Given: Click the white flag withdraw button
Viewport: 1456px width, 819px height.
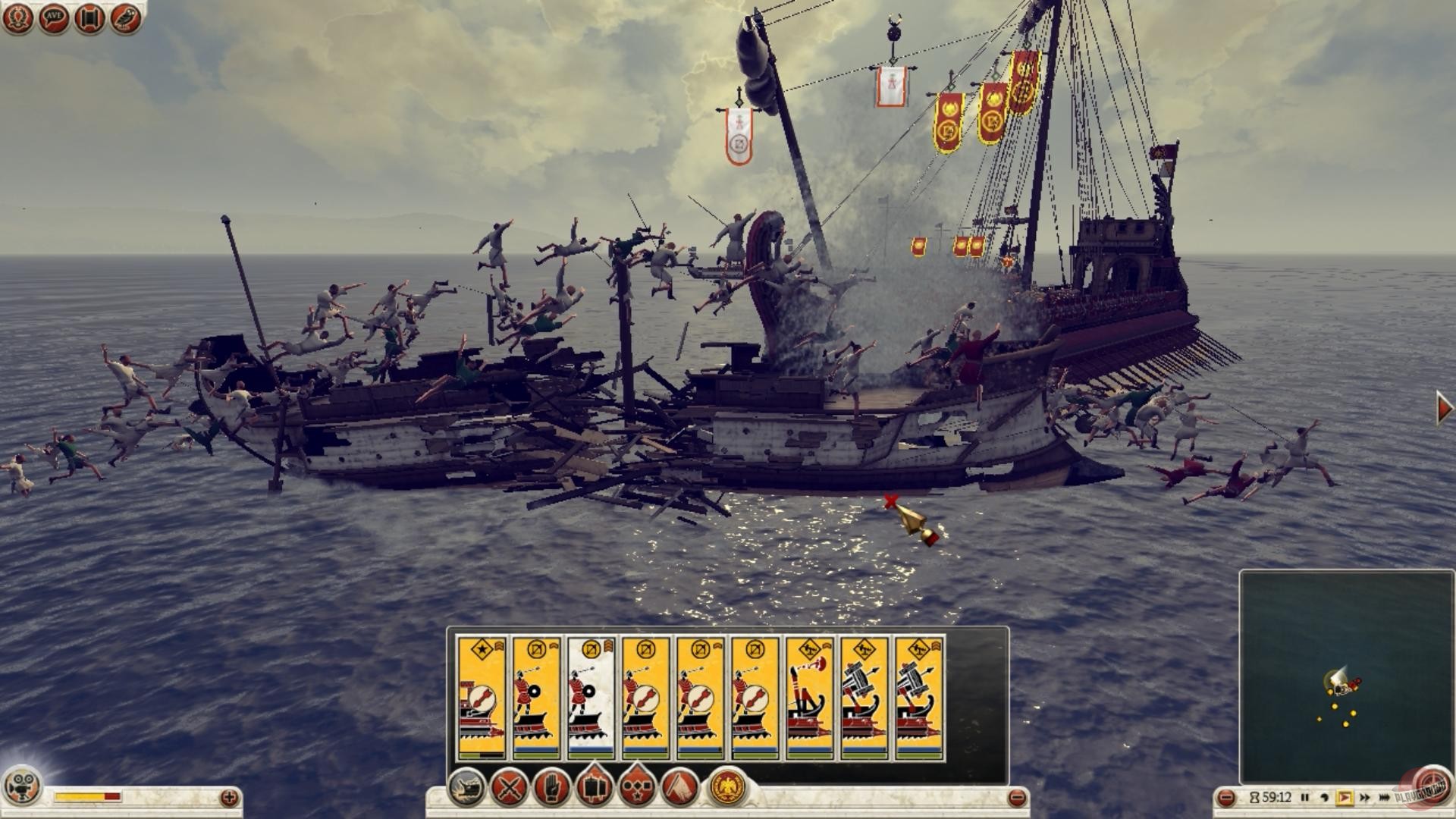Looking at the screenshot, I should [x=680, y=788].
